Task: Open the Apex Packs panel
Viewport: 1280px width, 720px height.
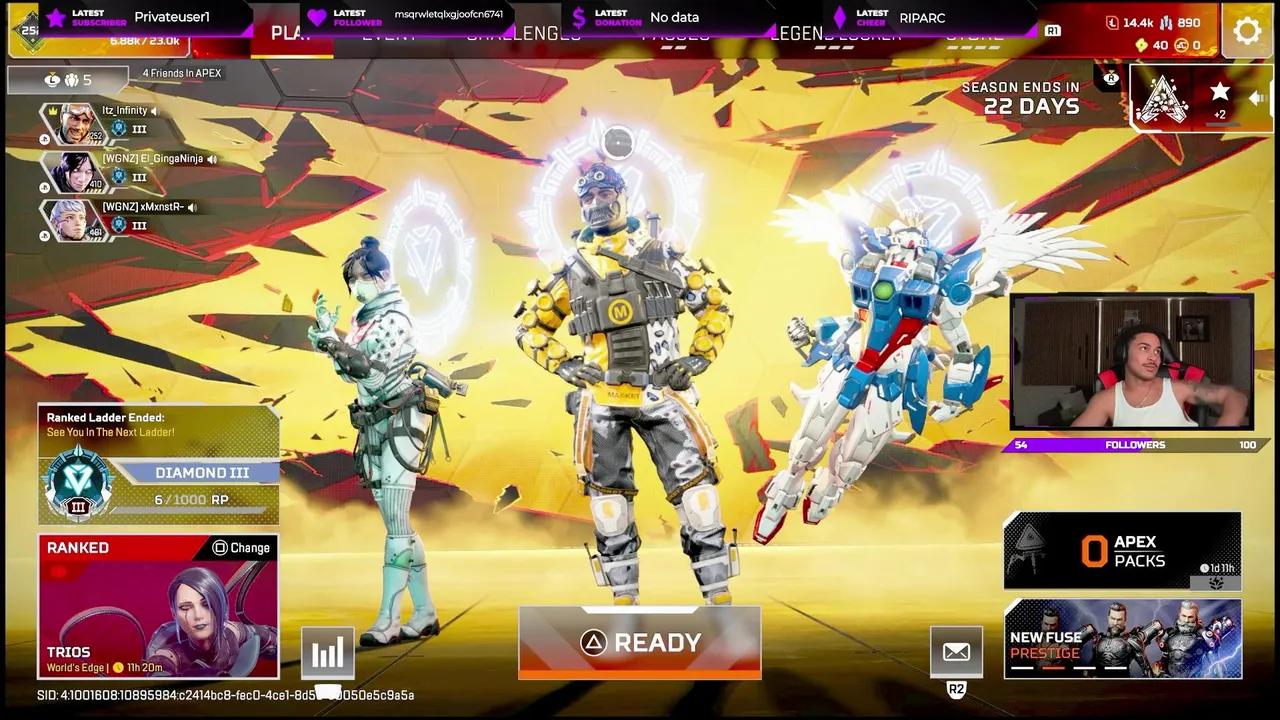Action: [1122, 549]
